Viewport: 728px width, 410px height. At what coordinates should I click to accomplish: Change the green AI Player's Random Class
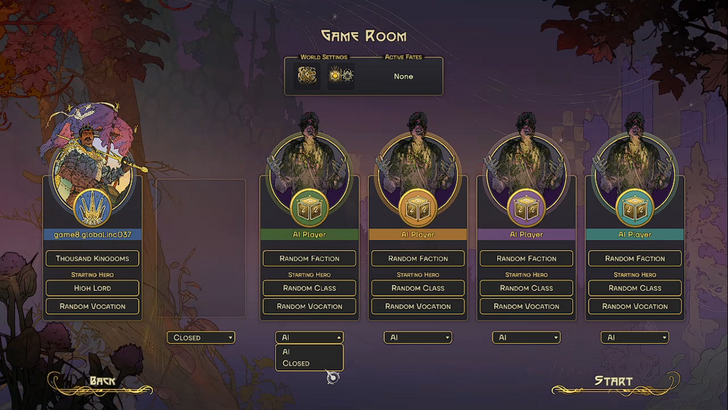[309, 288]
